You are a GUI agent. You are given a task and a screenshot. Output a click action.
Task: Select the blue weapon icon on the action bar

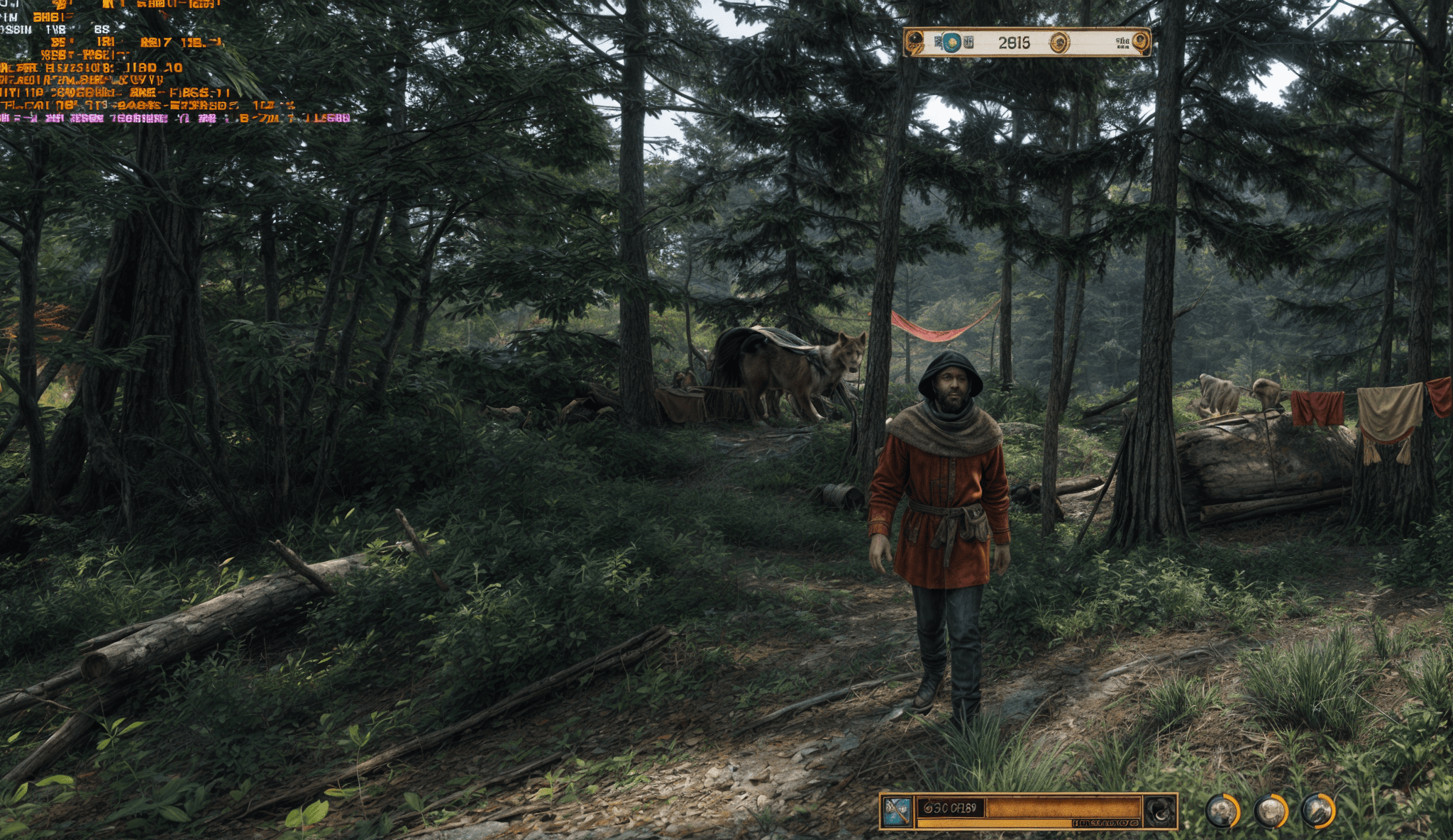[x=897, y=811]
